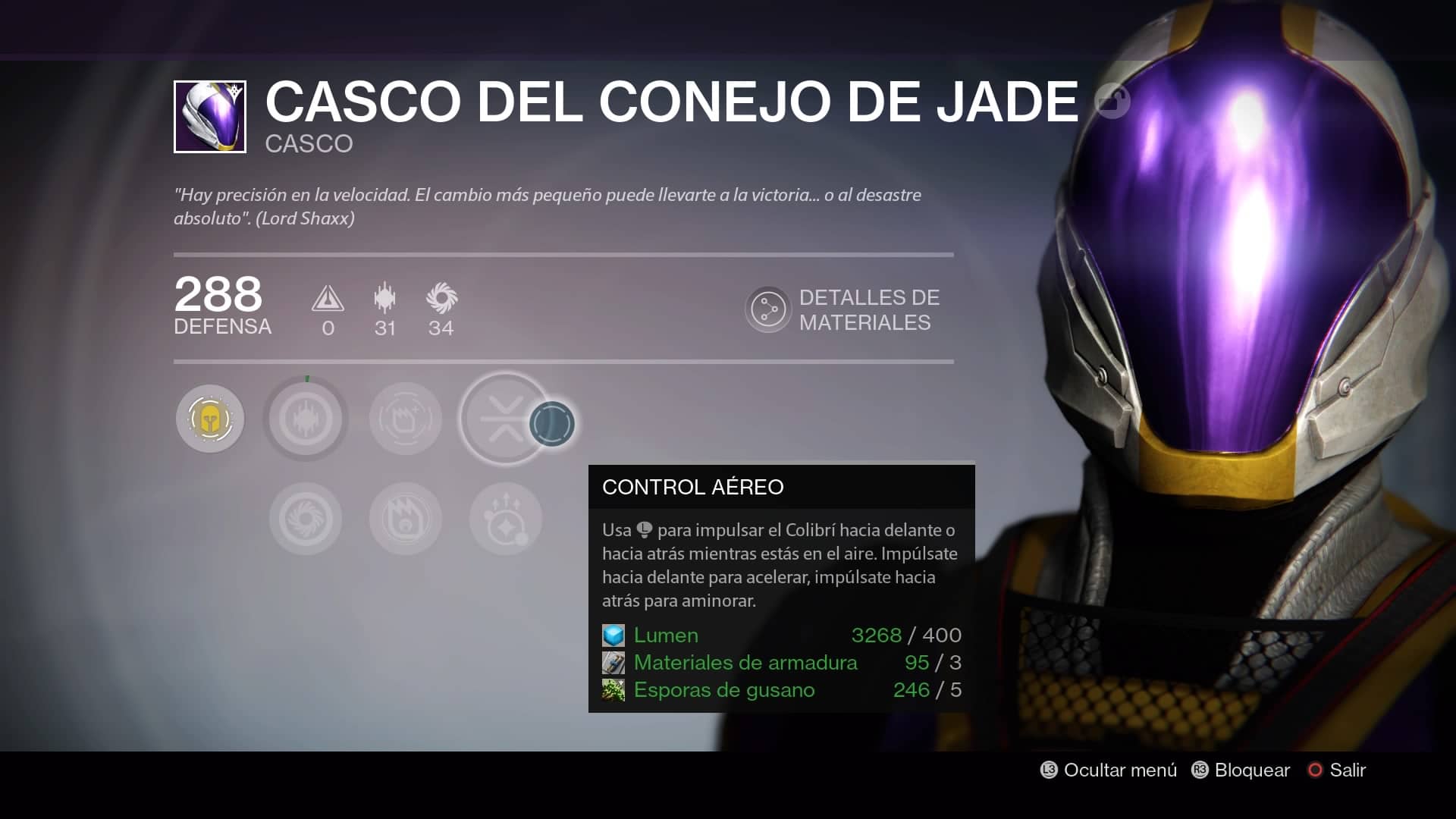Activate the Control Aéreo perk node
Screen dimensions: 1456x819
tap(505, 419)
